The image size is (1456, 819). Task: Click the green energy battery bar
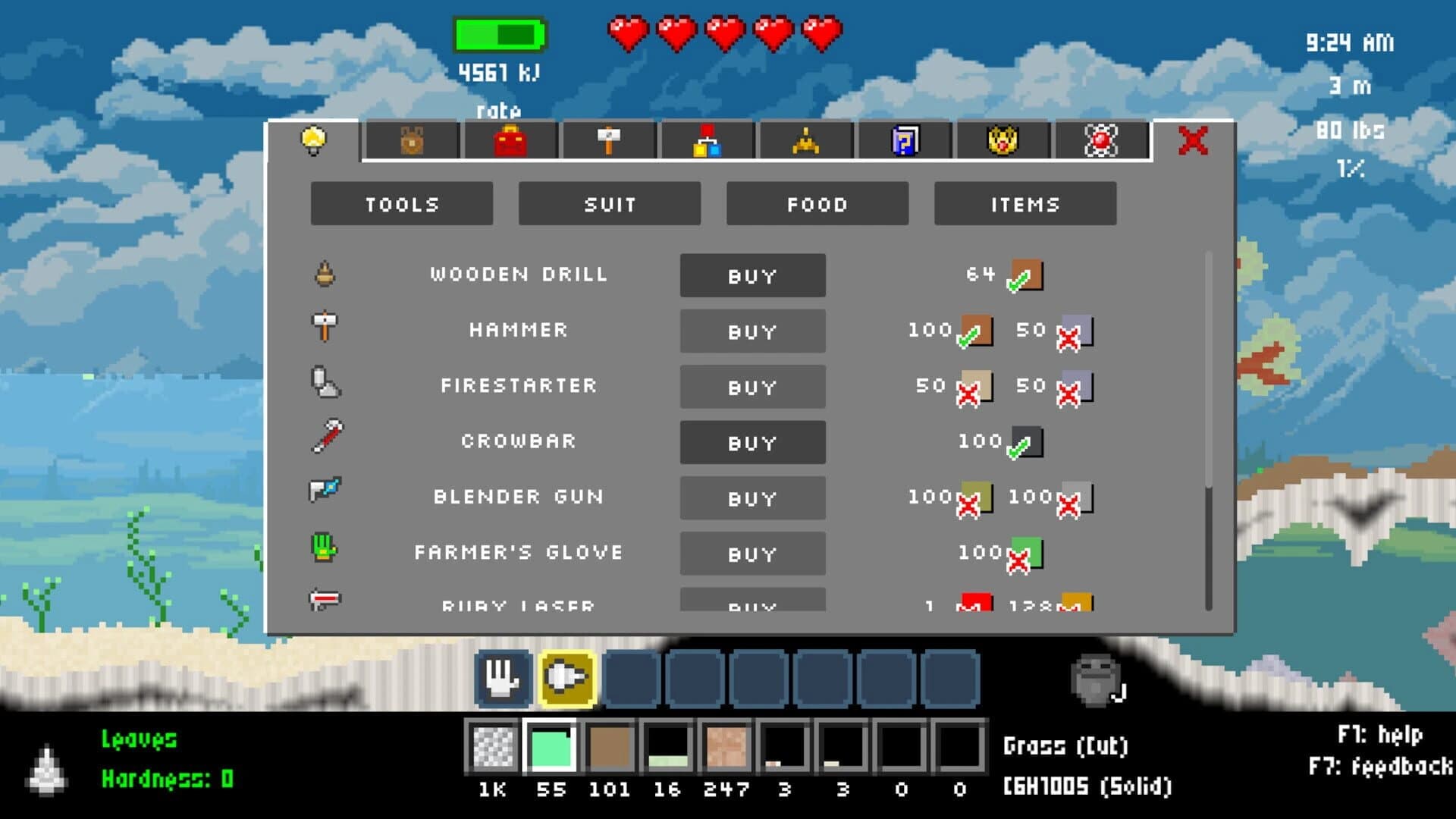tap(498, 33)
